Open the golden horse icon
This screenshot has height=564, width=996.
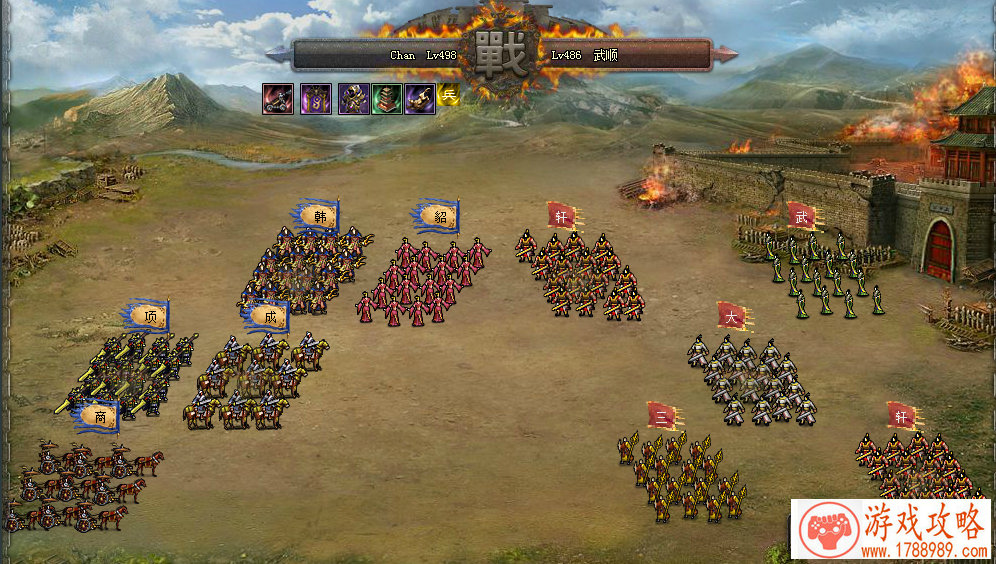[420, 99]
